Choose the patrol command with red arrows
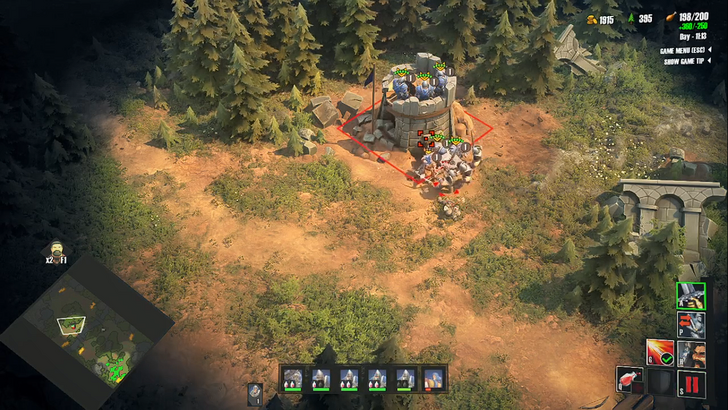The height and width of the screenshot is (410, 728). click(x=691, y=324)
